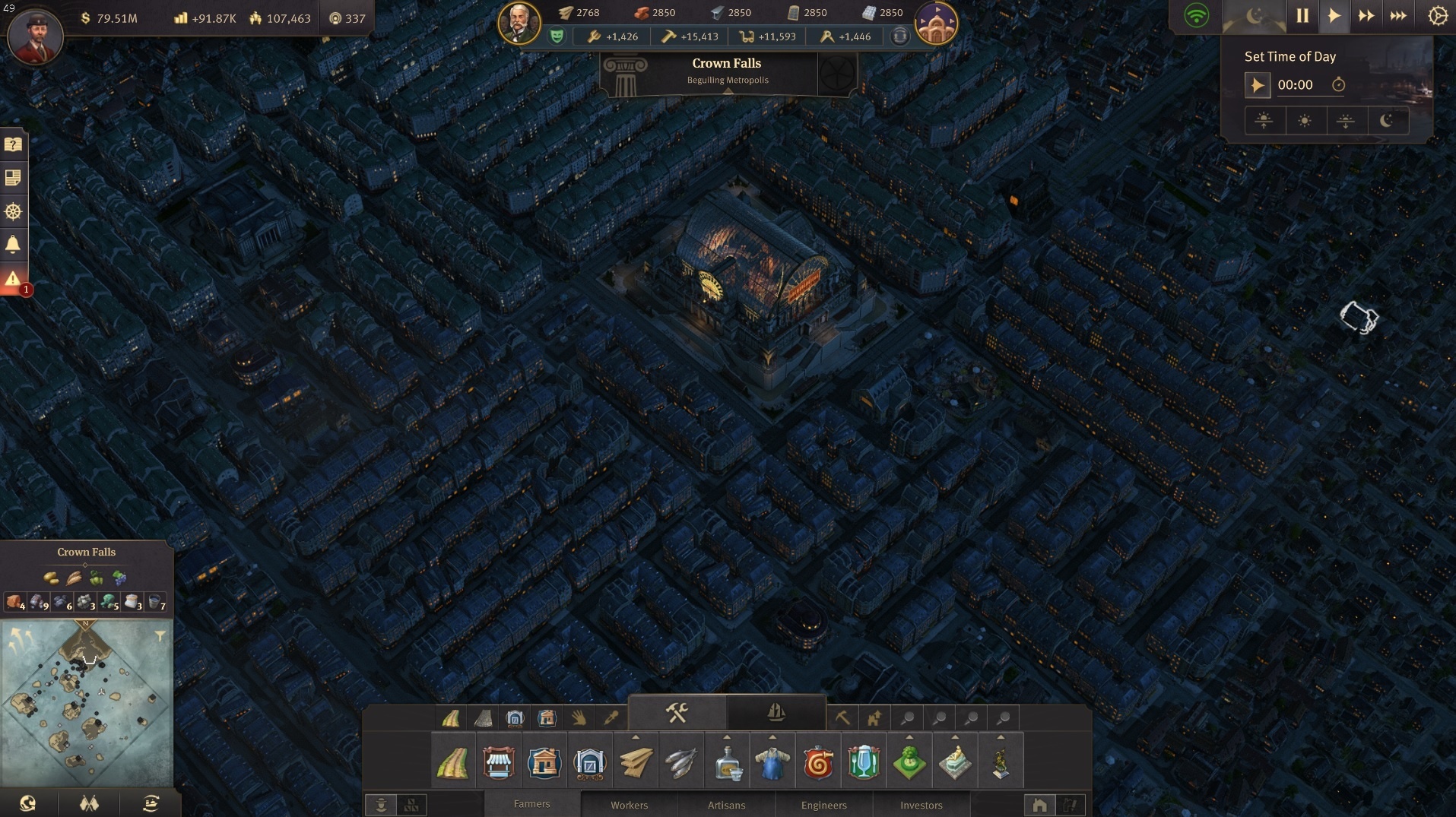Set game speed to double fast-forward
Viewport: 1456px width, 817px height.
[1366, 16]
